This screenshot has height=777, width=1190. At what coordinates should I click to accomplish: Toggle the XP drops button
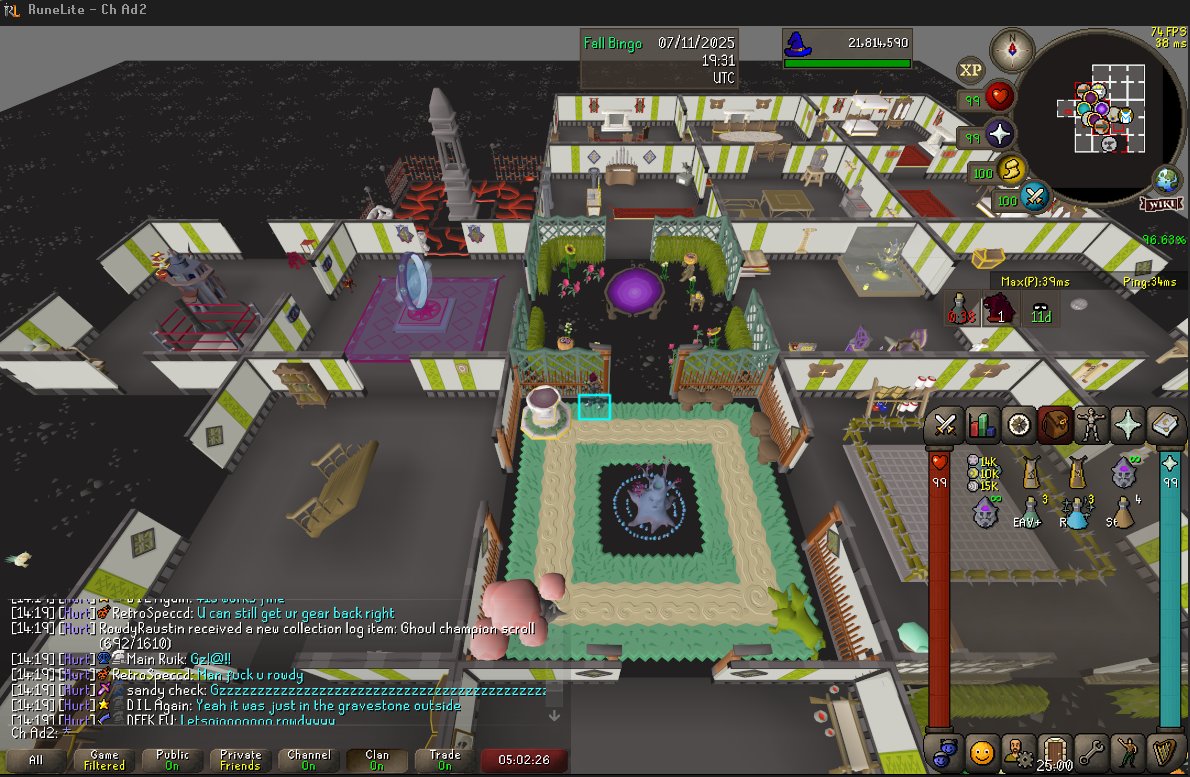click(970, 69)
